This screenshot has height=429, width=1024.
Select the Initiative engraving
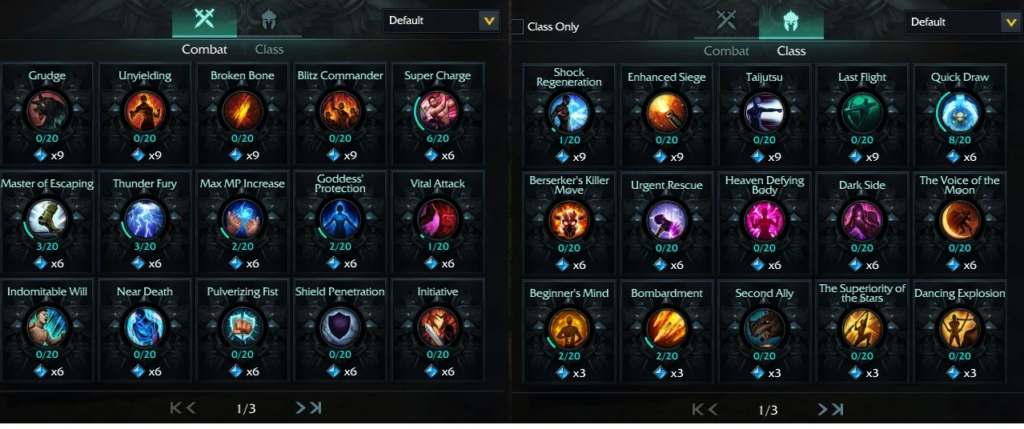click(x=438, y=326)
